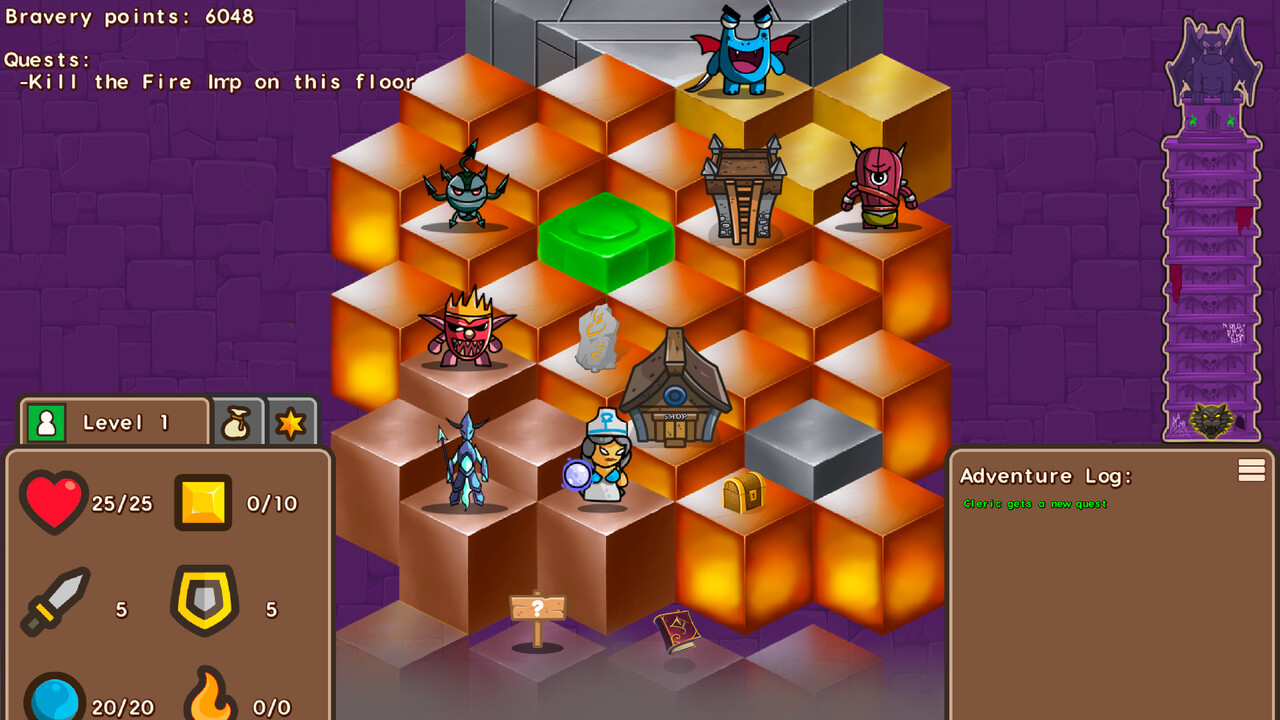Screen dimensions: 1280x720
Task: Switch to the star abilities tab
Action: pos(291,423)
